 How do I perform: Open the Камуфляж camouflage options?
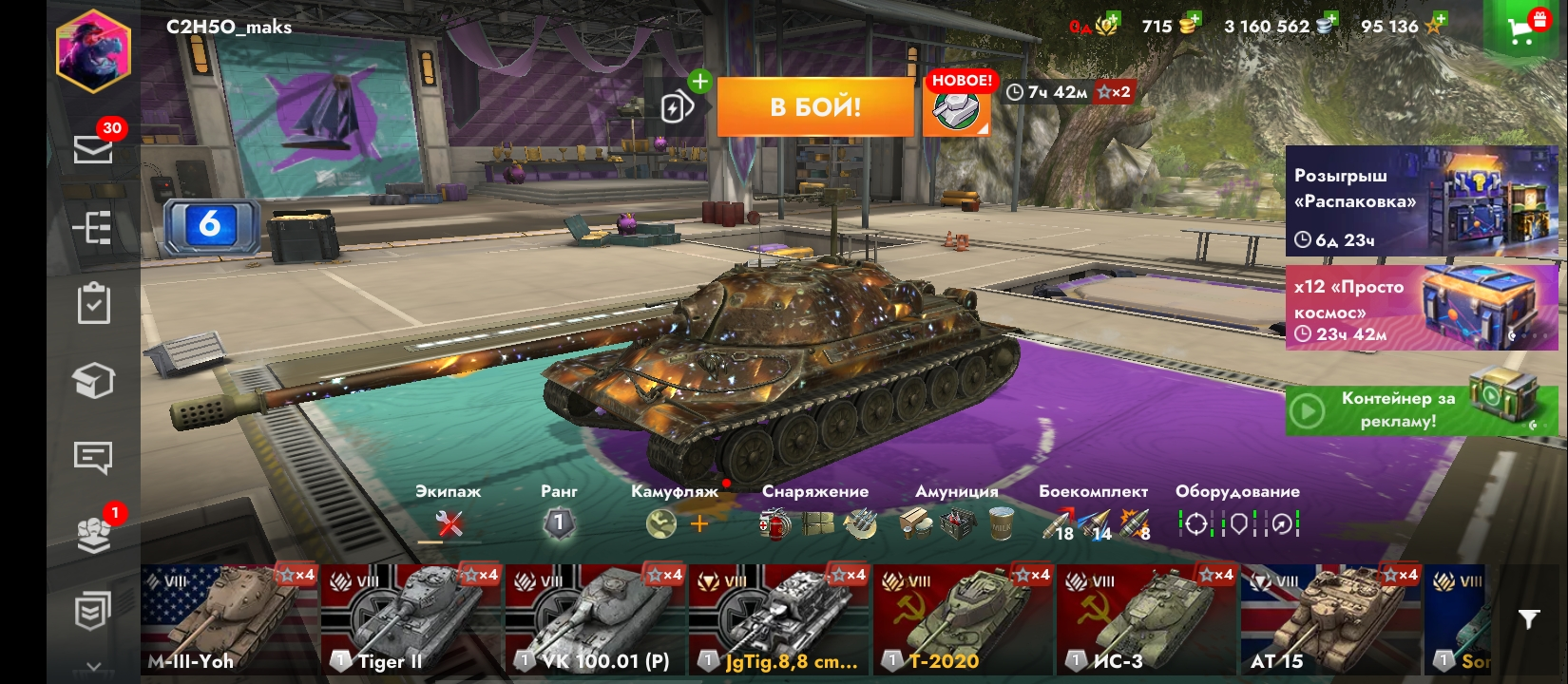(675, 522)
